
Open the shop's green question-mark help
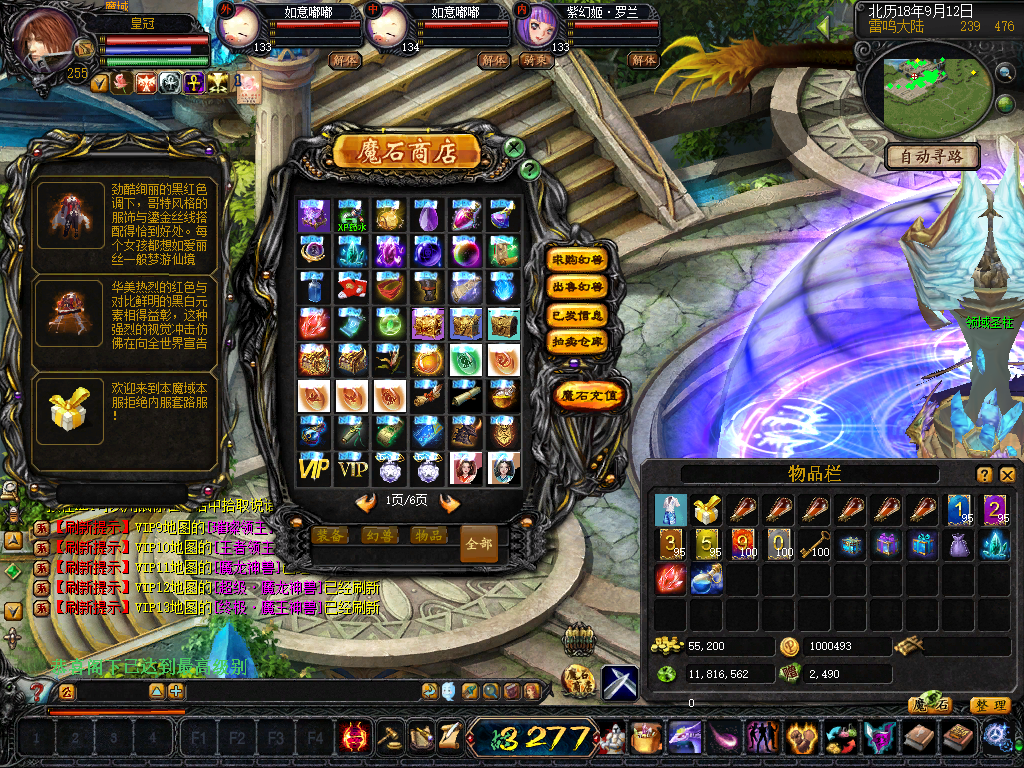coord(531,169)
